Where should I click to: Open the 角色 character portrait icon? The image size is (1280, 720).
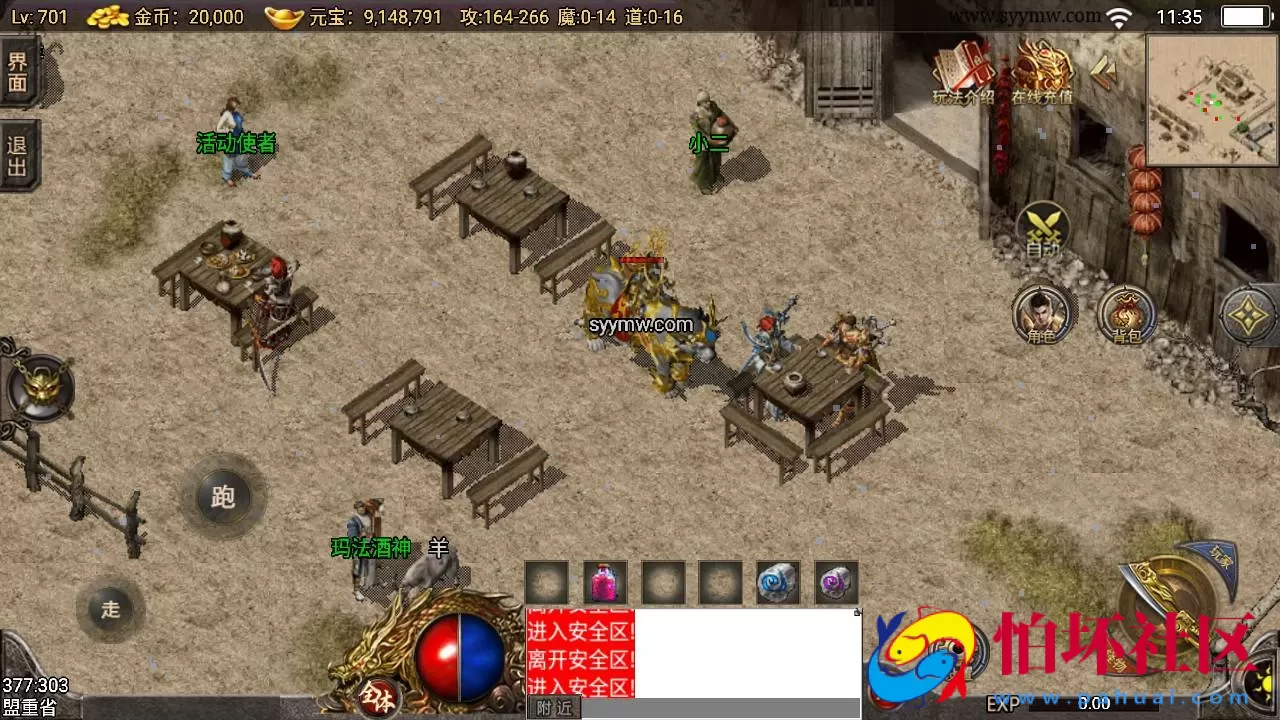point(1043,315)
